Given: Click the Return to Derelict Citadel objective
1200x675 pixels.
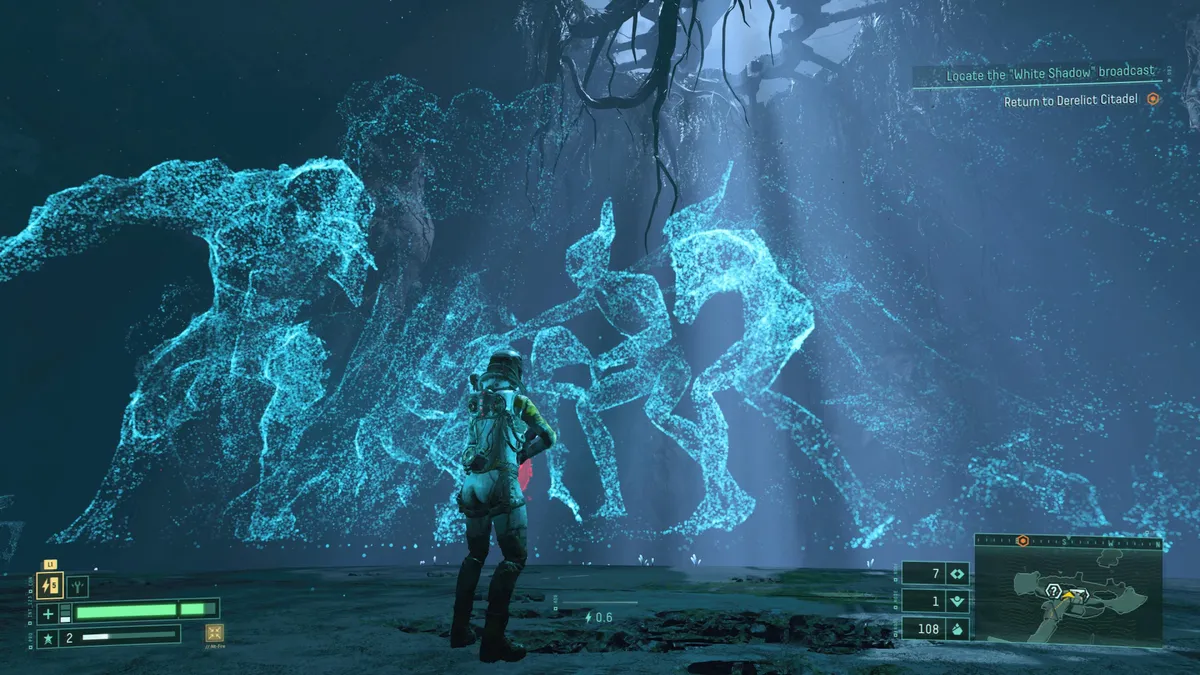Looking at the screenshot, I should (1070, 100).
